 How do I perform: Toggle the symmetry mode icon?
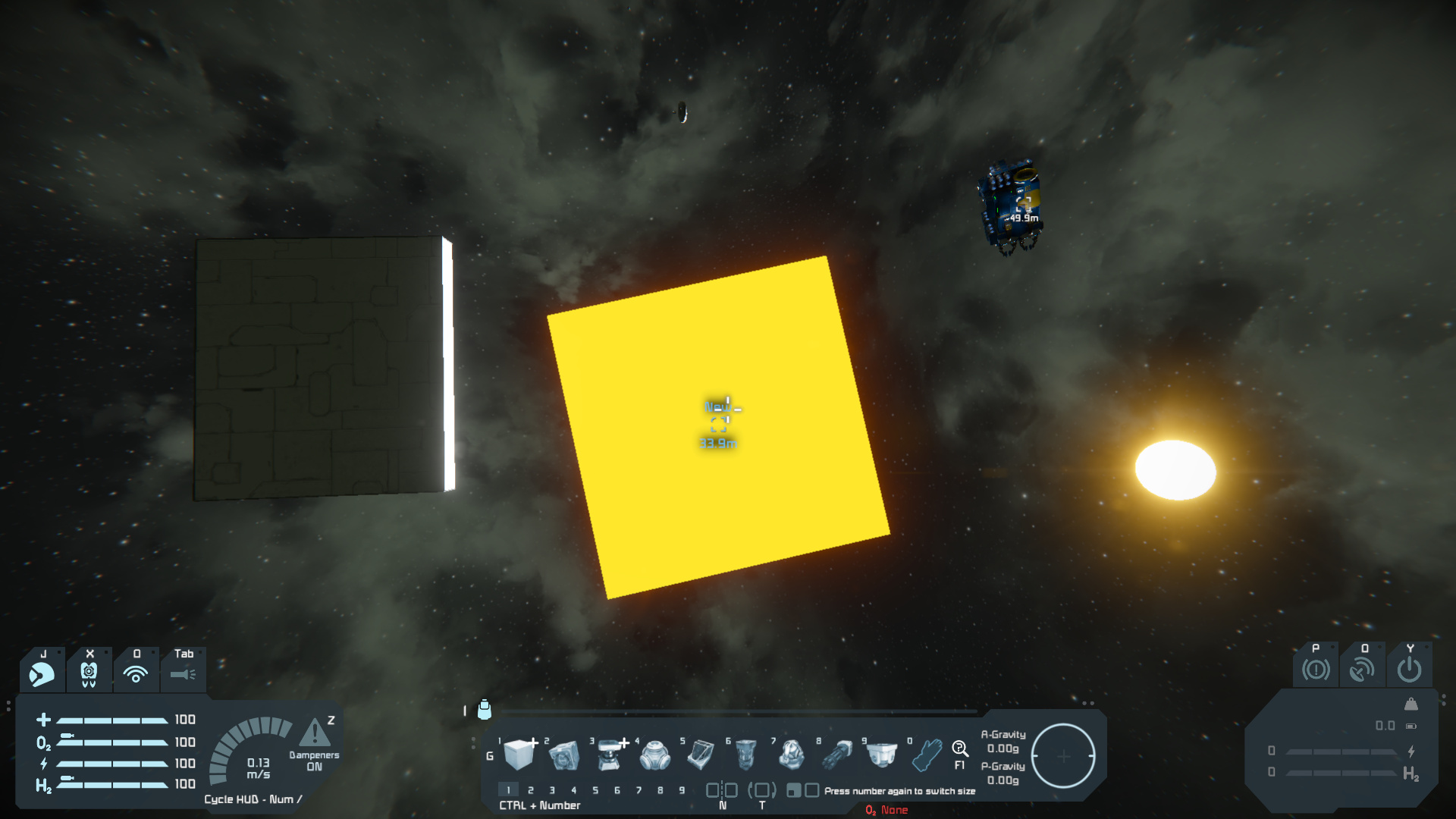(722, 790)
